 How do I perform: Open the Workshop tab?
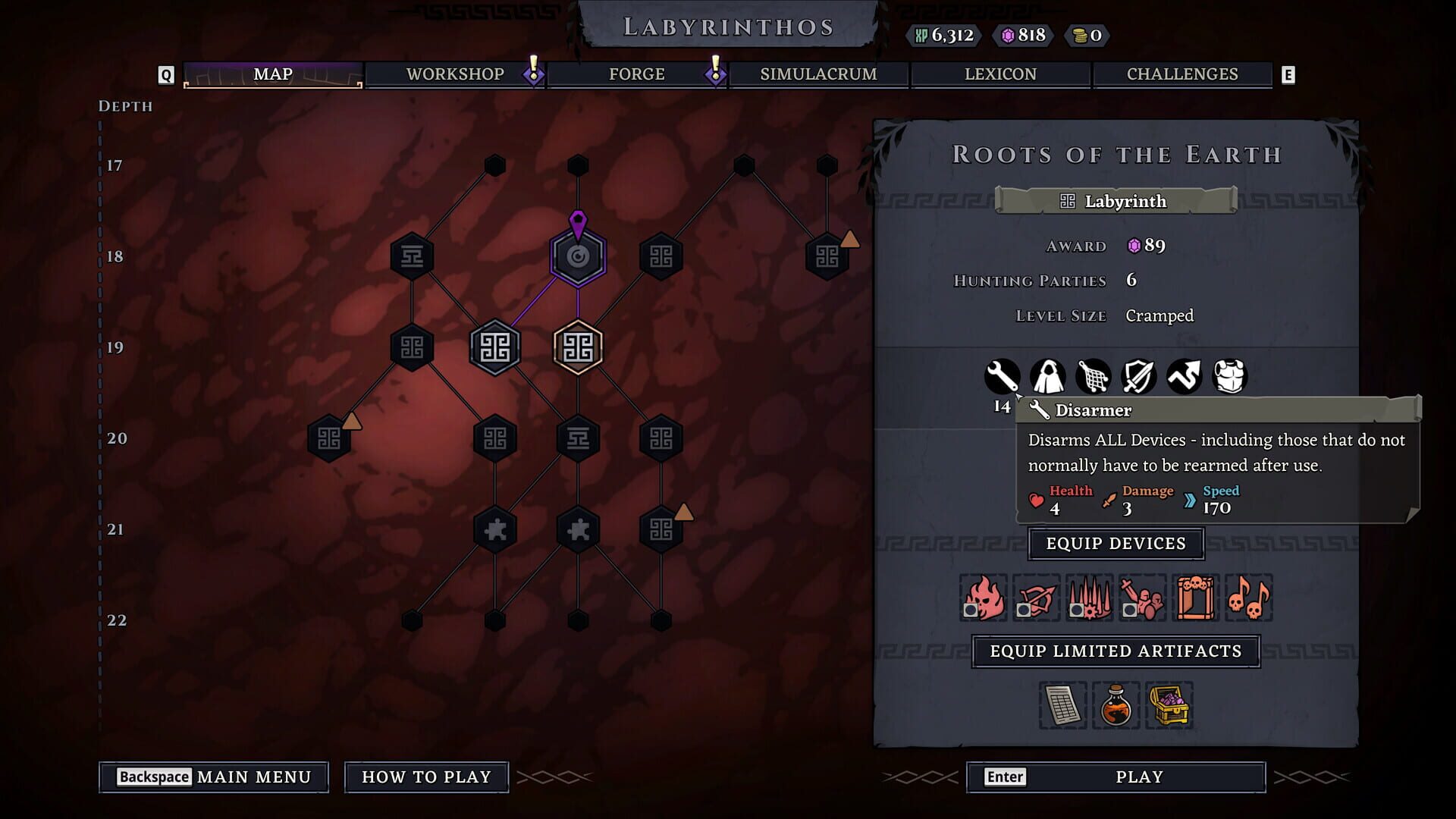click(455, 74)
